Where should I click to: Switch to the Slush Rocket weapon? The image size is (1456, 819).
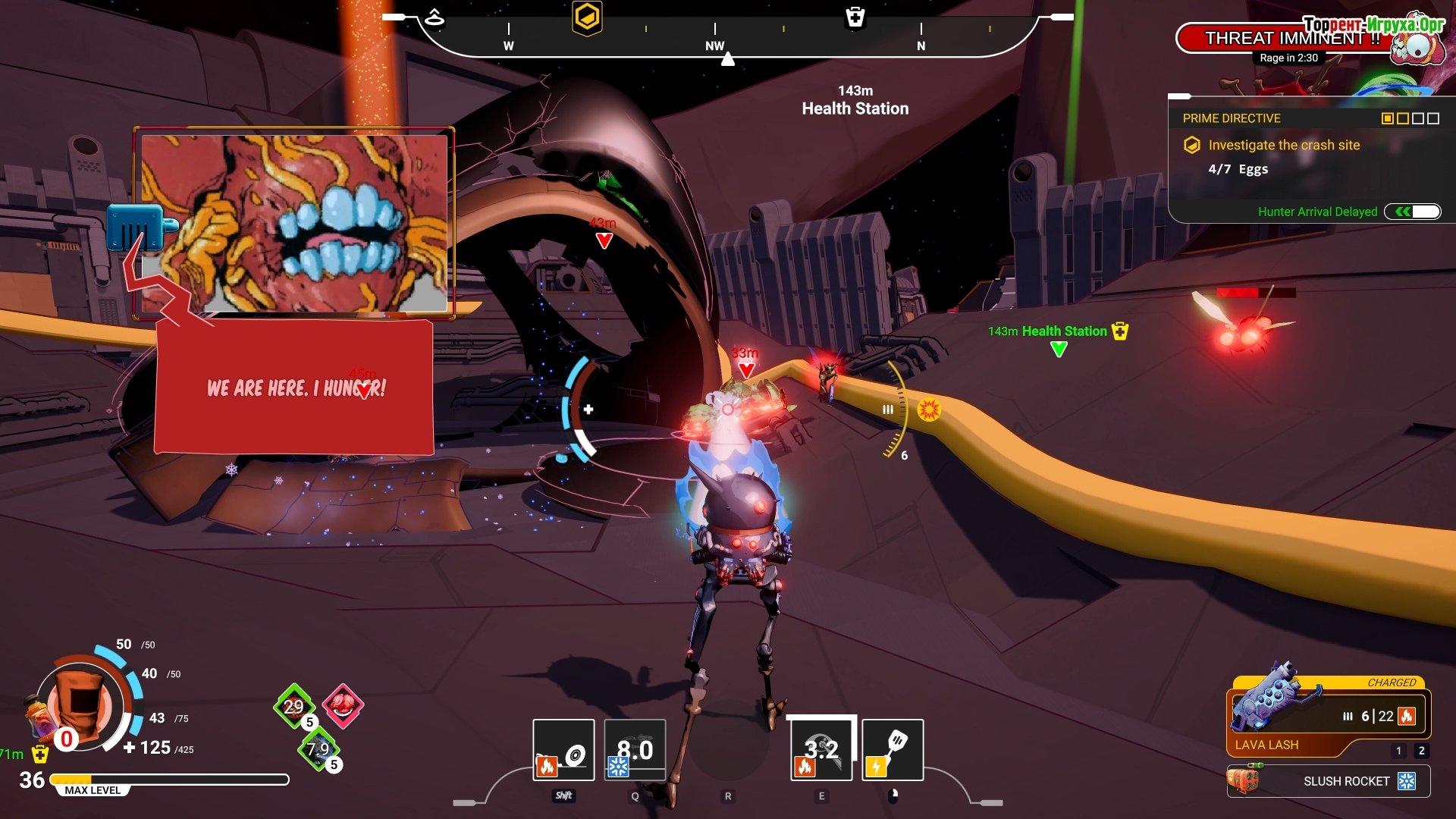(1329, 781)
